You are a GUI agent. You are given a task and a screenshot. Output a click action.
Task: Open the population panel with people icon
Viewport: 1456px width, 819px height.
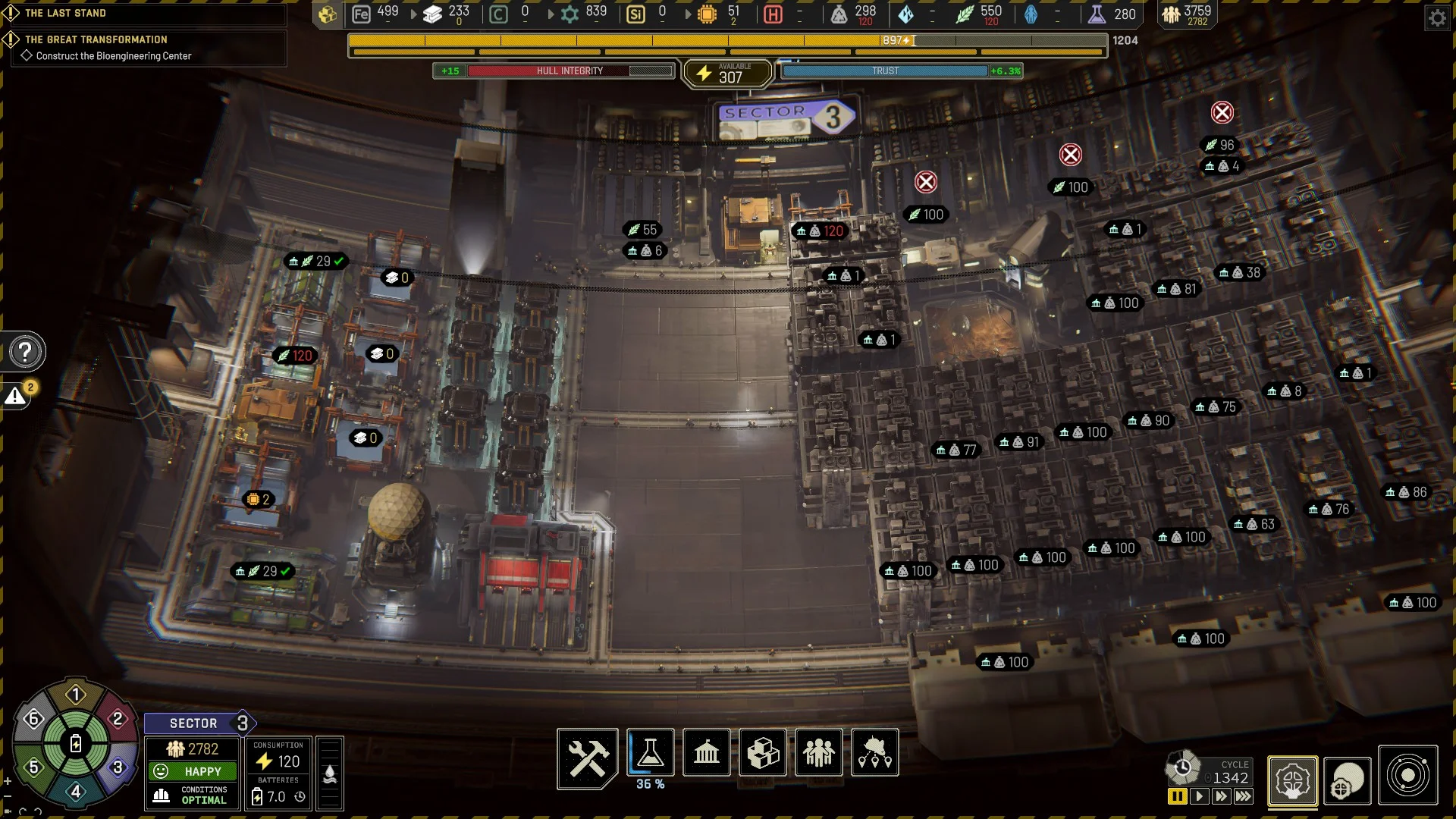click(819, 753)
